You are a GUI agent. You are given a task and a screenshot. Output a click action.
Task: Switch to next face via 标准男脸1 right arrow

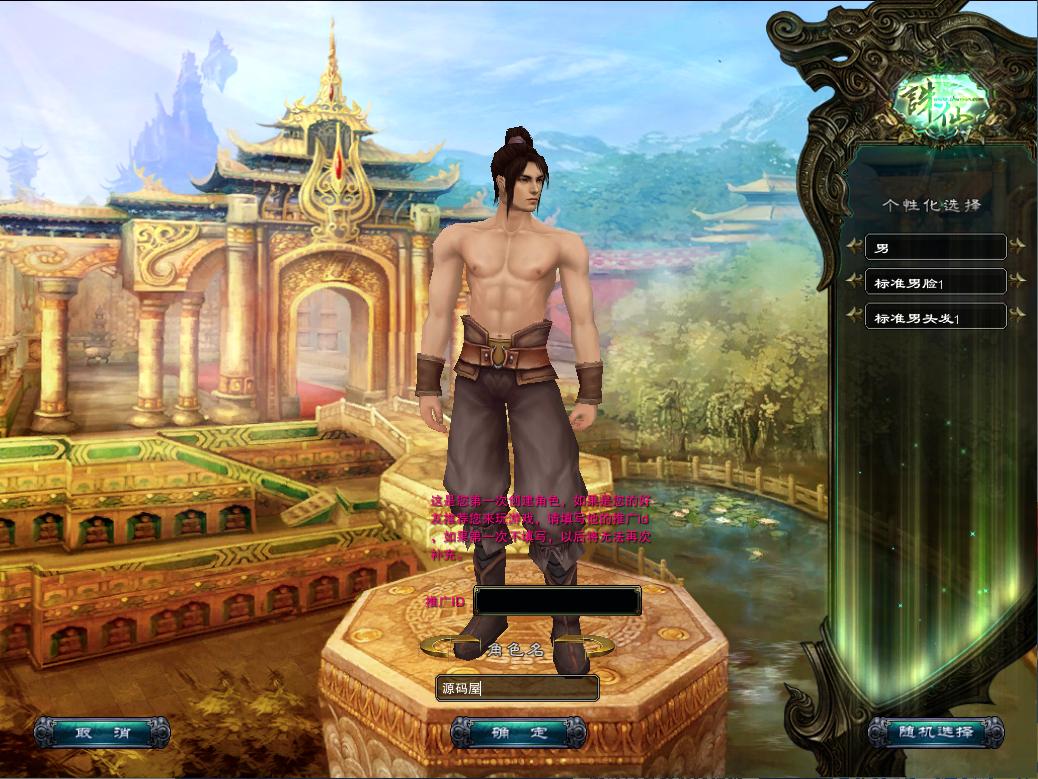coord(1017,281)
